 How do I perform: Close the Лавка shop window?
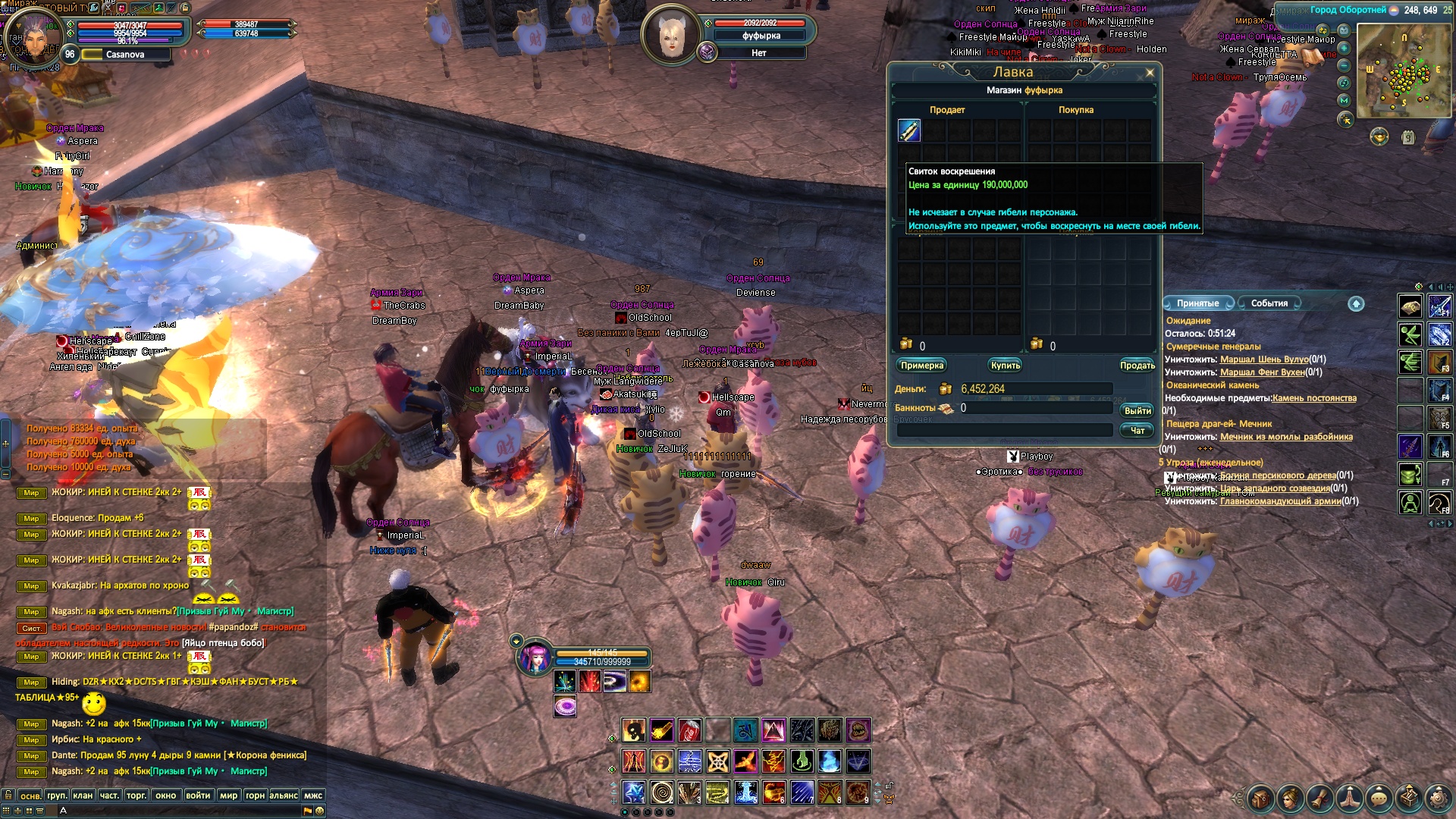[x=1150, y=73]
